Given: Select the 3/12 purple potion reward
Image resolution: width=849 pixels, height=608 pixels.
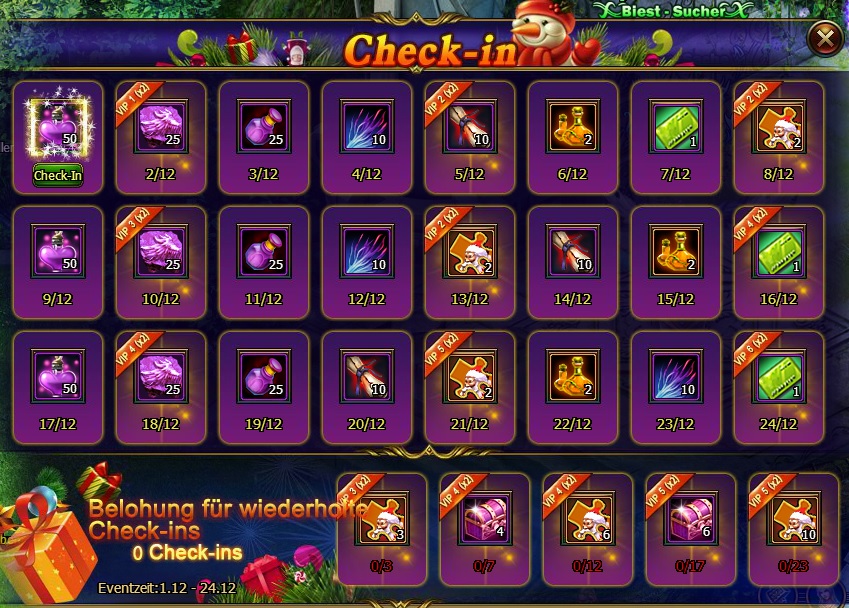Looking at the screenshot, I should [x=264, y=127].
